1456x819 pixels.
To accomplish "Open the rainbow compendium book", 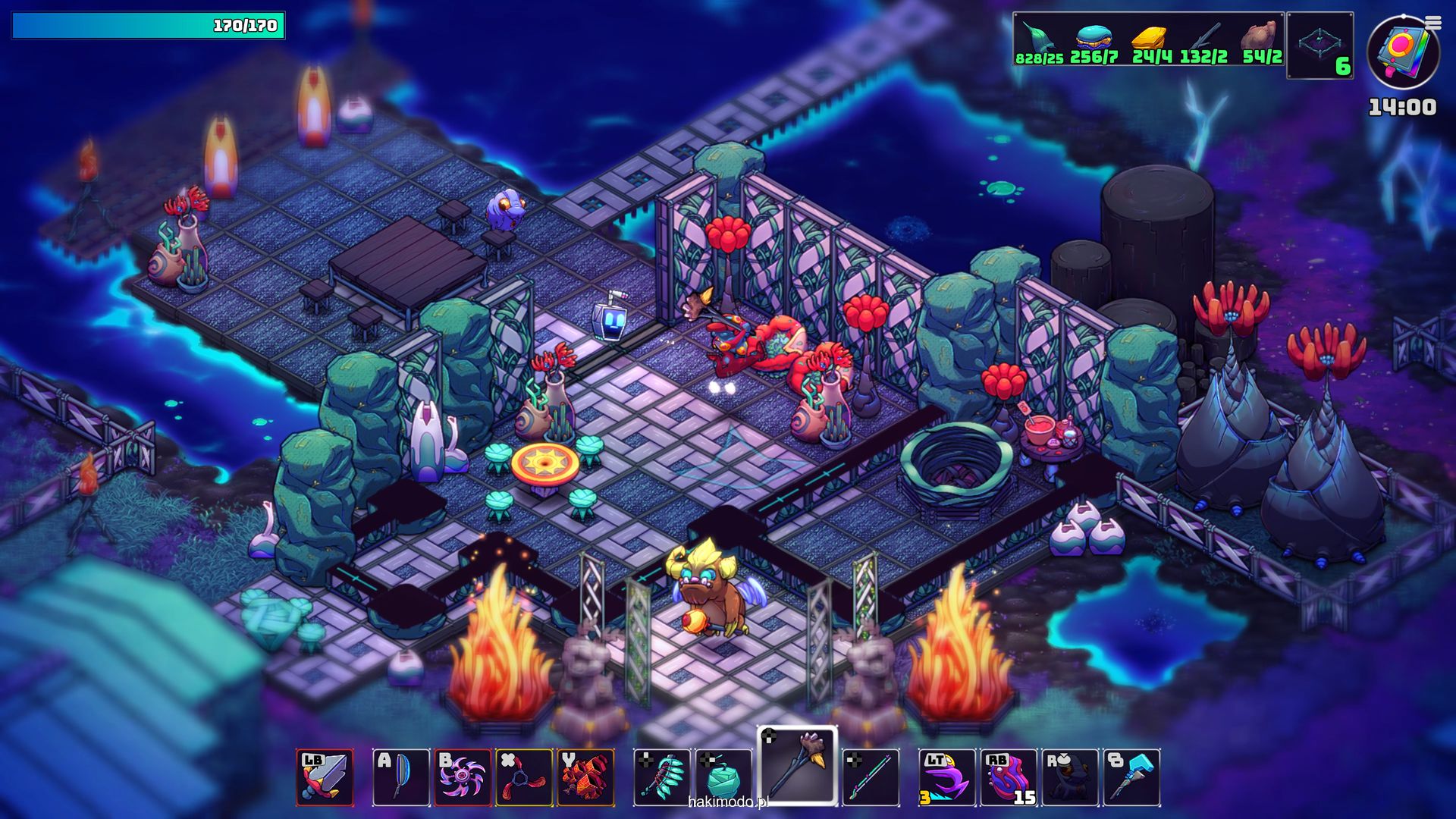I will (x=1402, y=53).
